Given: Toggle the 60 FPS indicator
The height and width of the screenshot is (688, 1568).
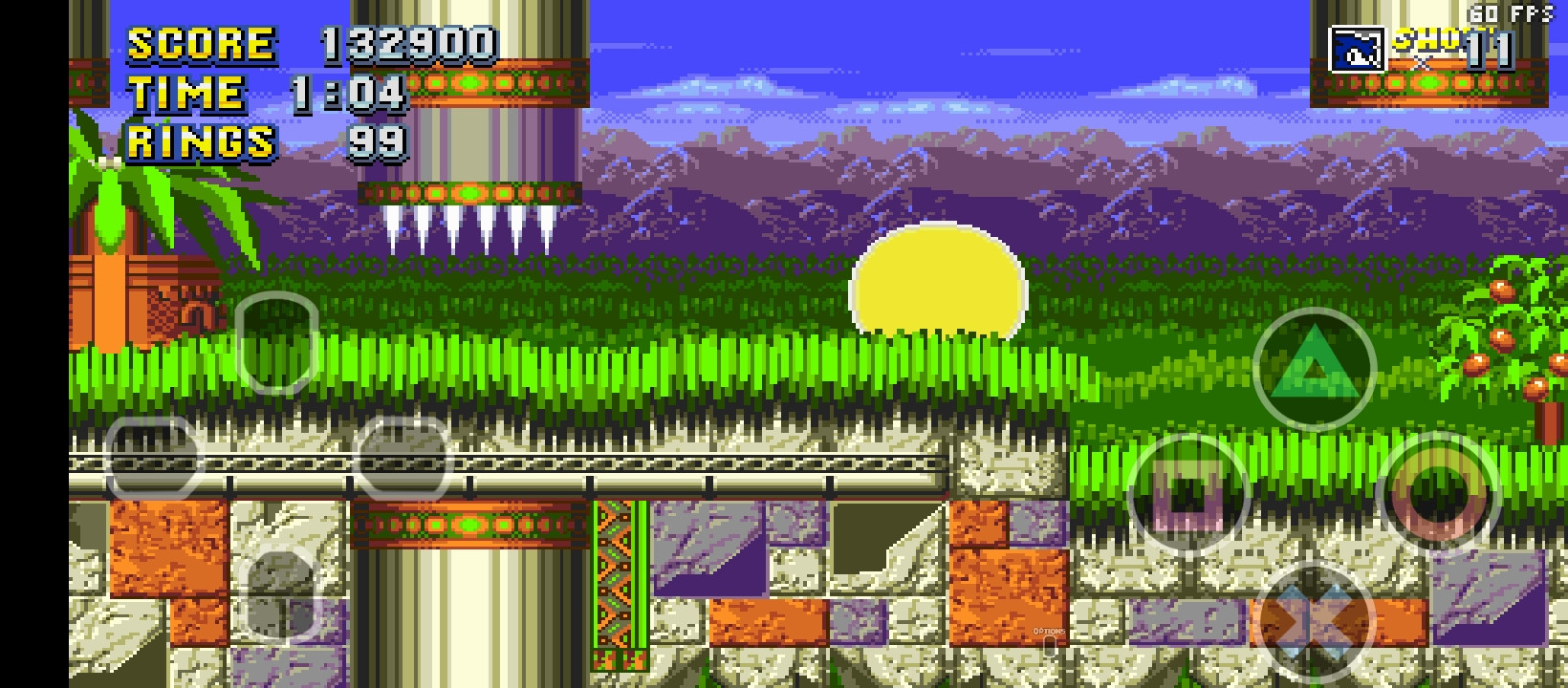Looking at the screenshot, I should 1508,15.
